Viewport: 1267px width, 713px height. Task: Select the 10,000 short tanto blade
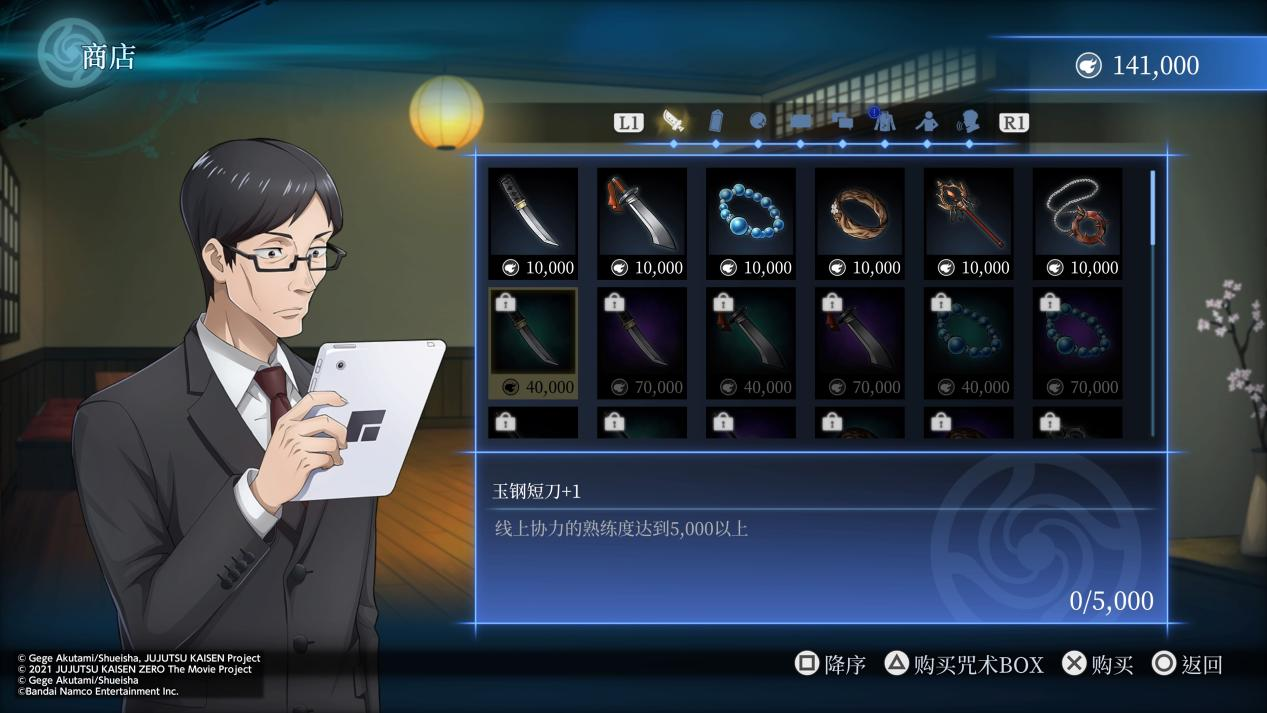tap(533, 223)
